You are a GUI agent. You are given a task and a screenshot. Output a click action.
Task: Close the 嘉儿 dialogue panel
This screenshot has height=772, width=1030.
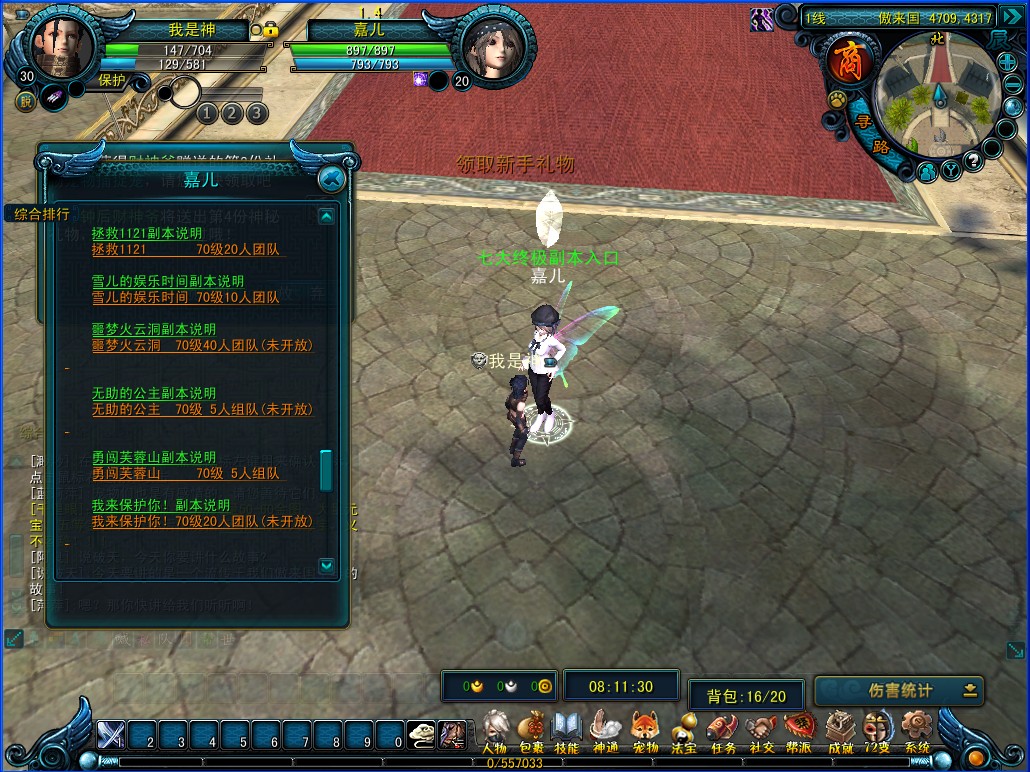click(331, 179)
